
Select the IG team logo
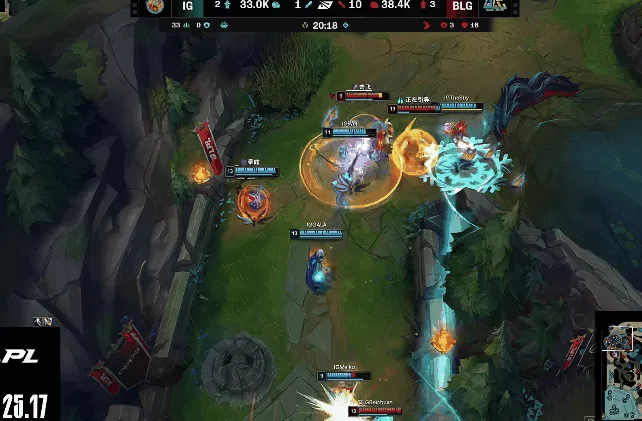[x=155, y=7]
